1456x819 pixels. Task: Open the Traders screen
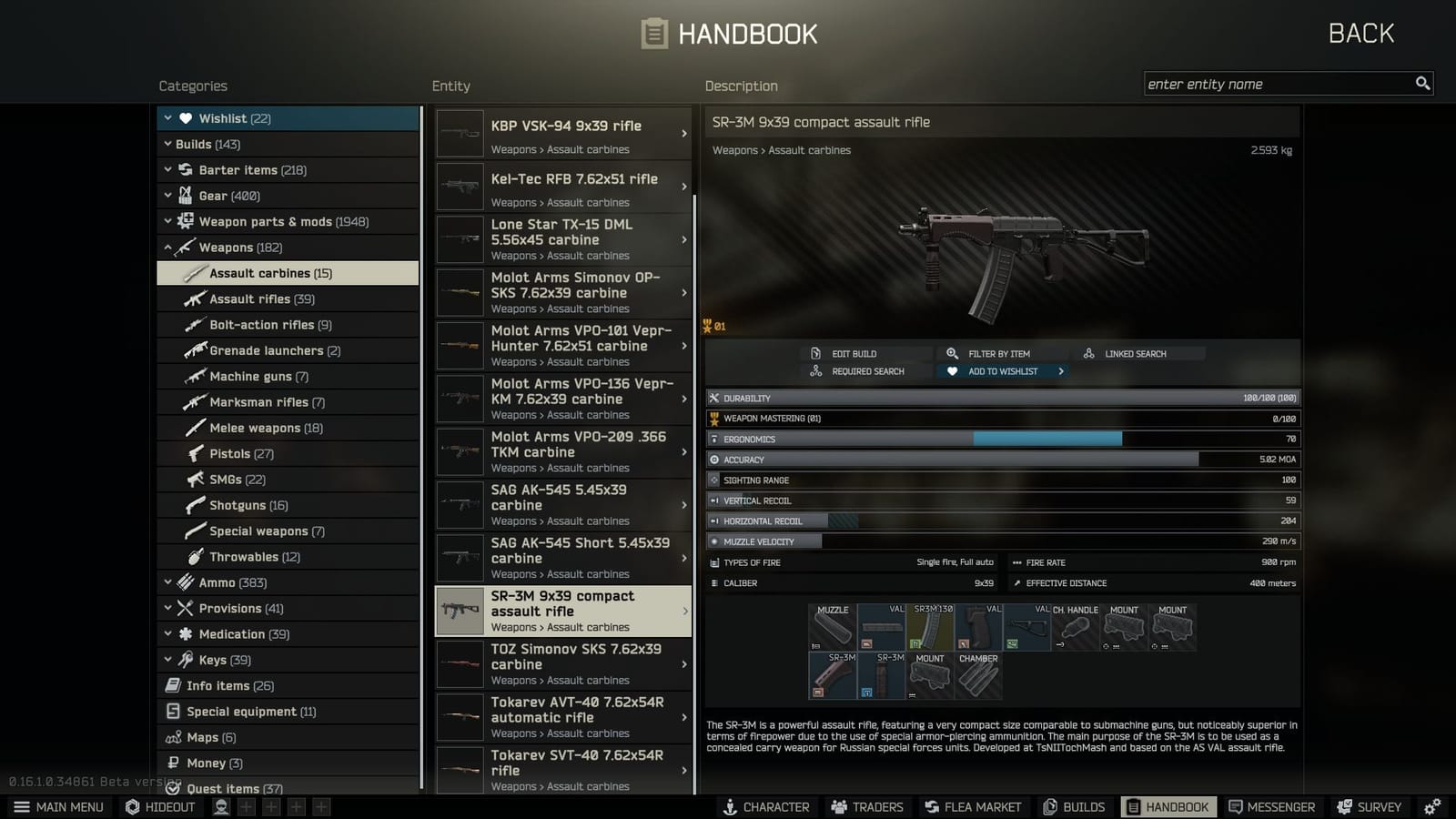866,806
